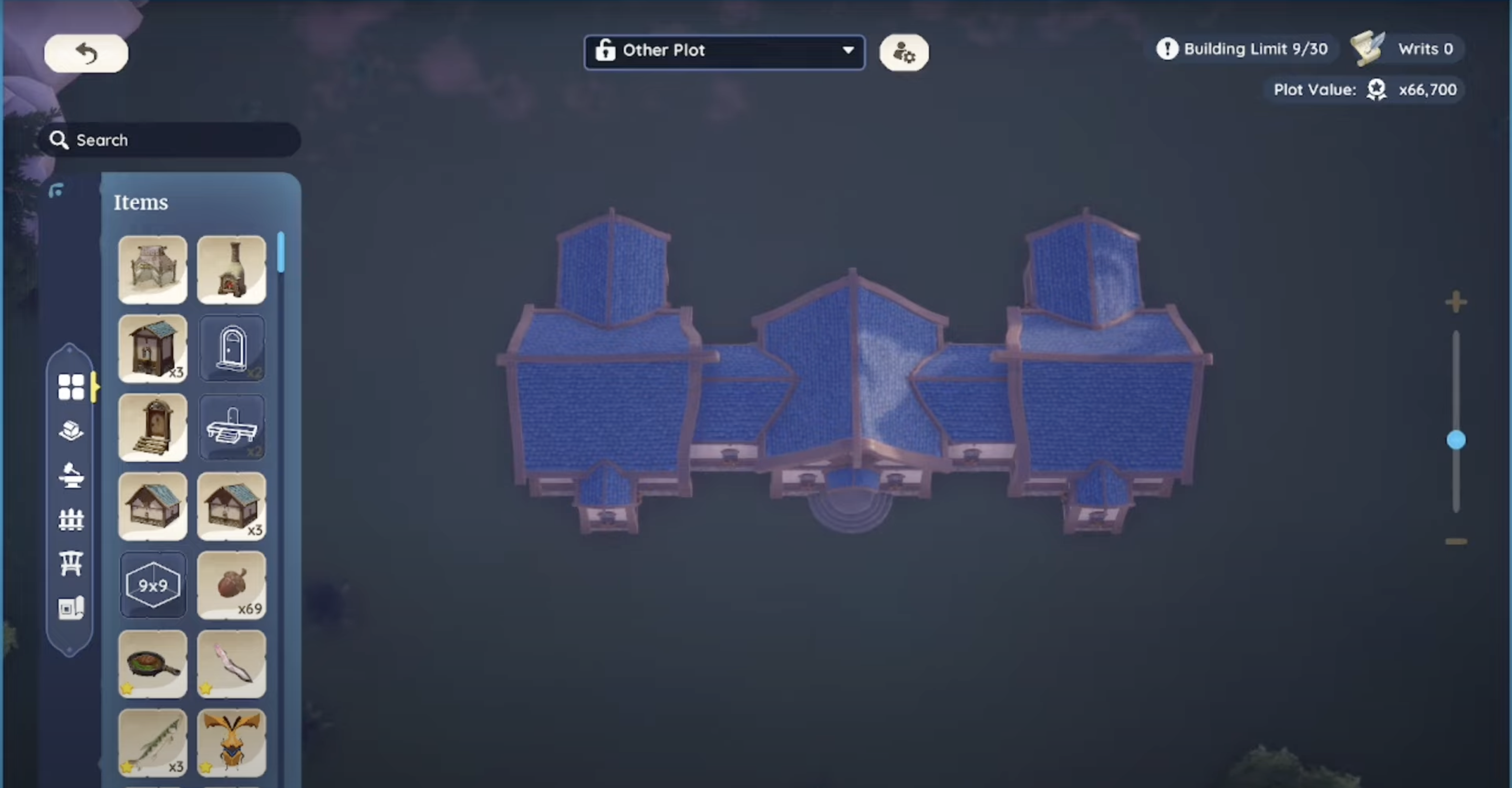This screenshot has height=788, width=1512.
Task: Click the search magnifier icon
Action: coord(59,140)
